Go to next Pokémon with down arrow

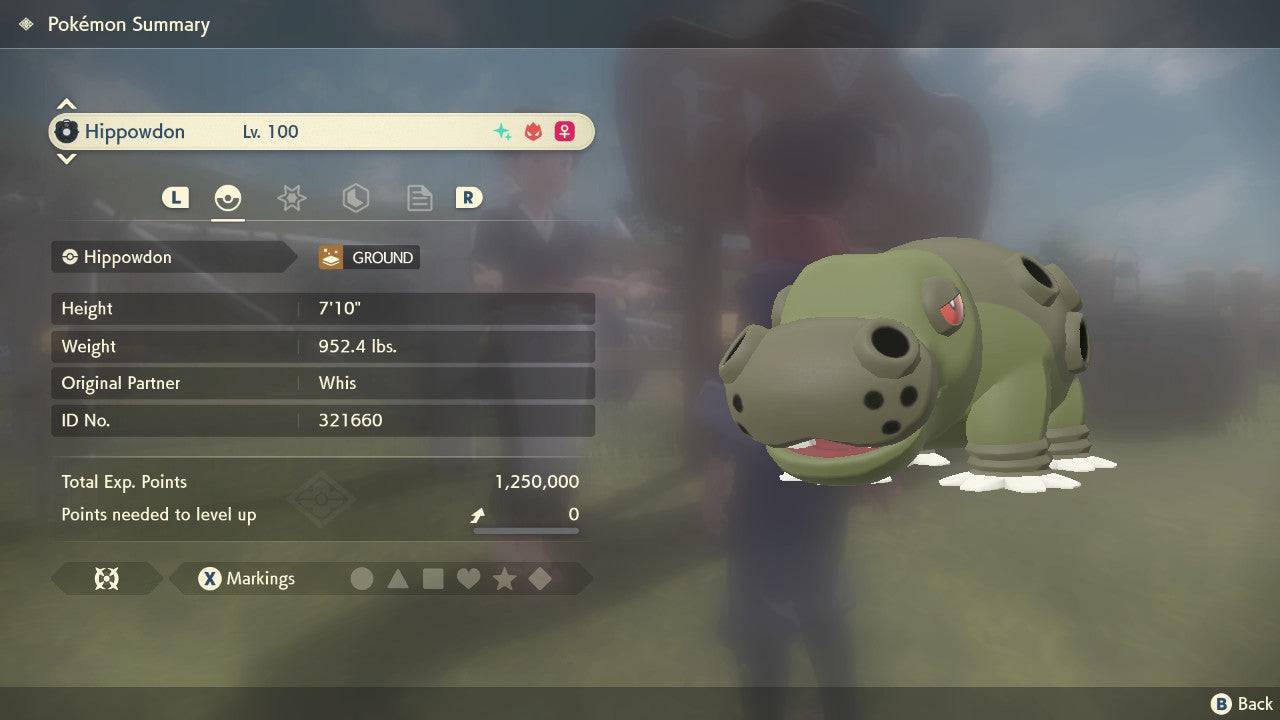coord(66,159)
